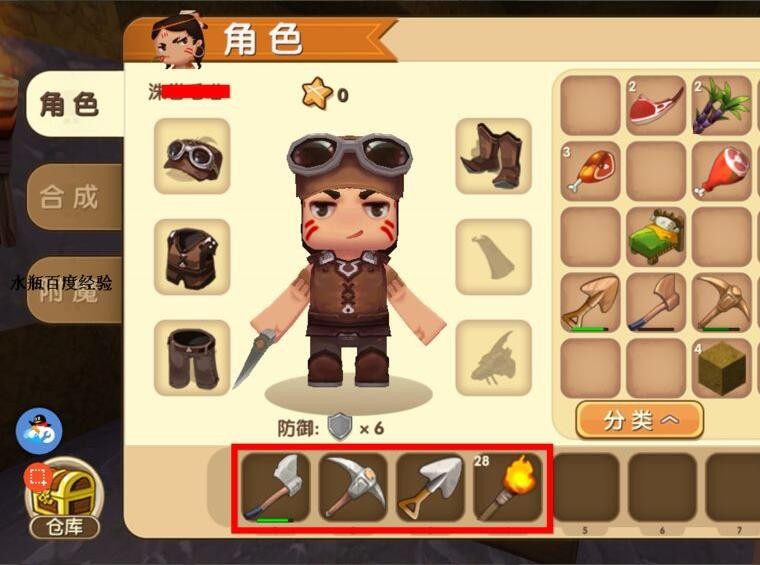This screenshot has width=760, height=565.
Task: Select the 角色 character tab
Action: (x=70, y=104)
